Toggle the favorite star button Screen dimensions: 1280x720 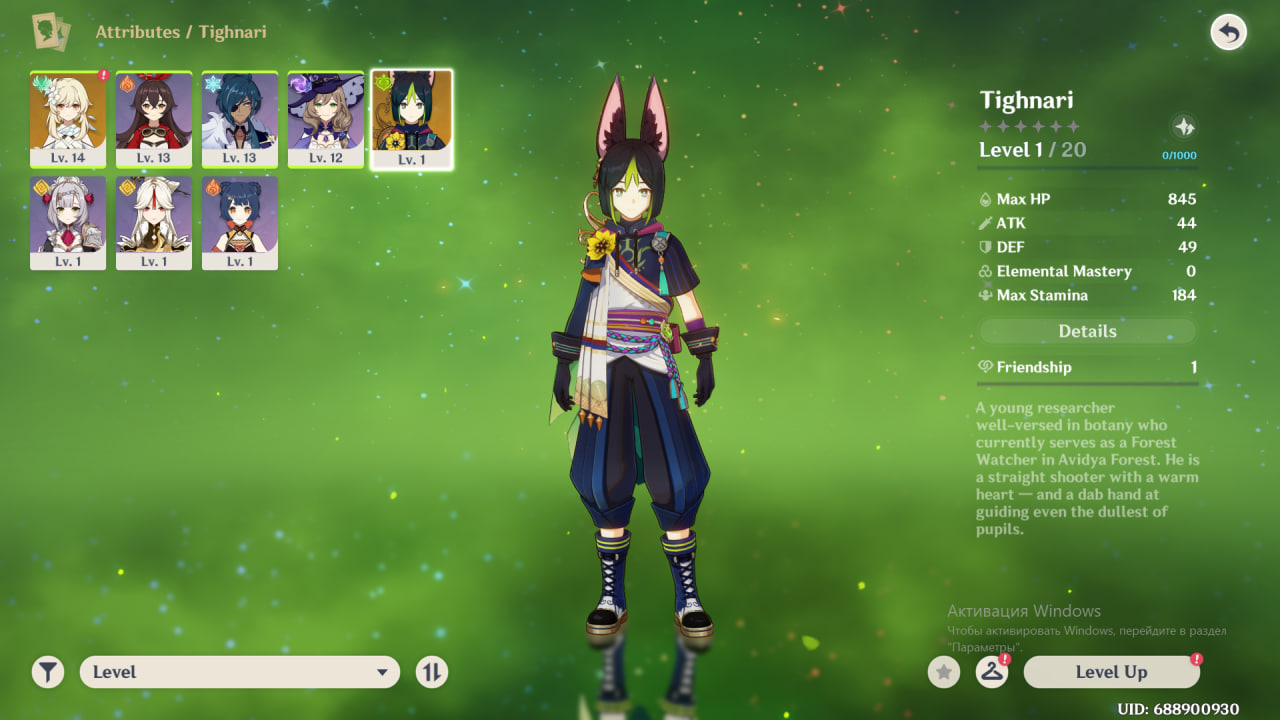click(x=943, y=672)
